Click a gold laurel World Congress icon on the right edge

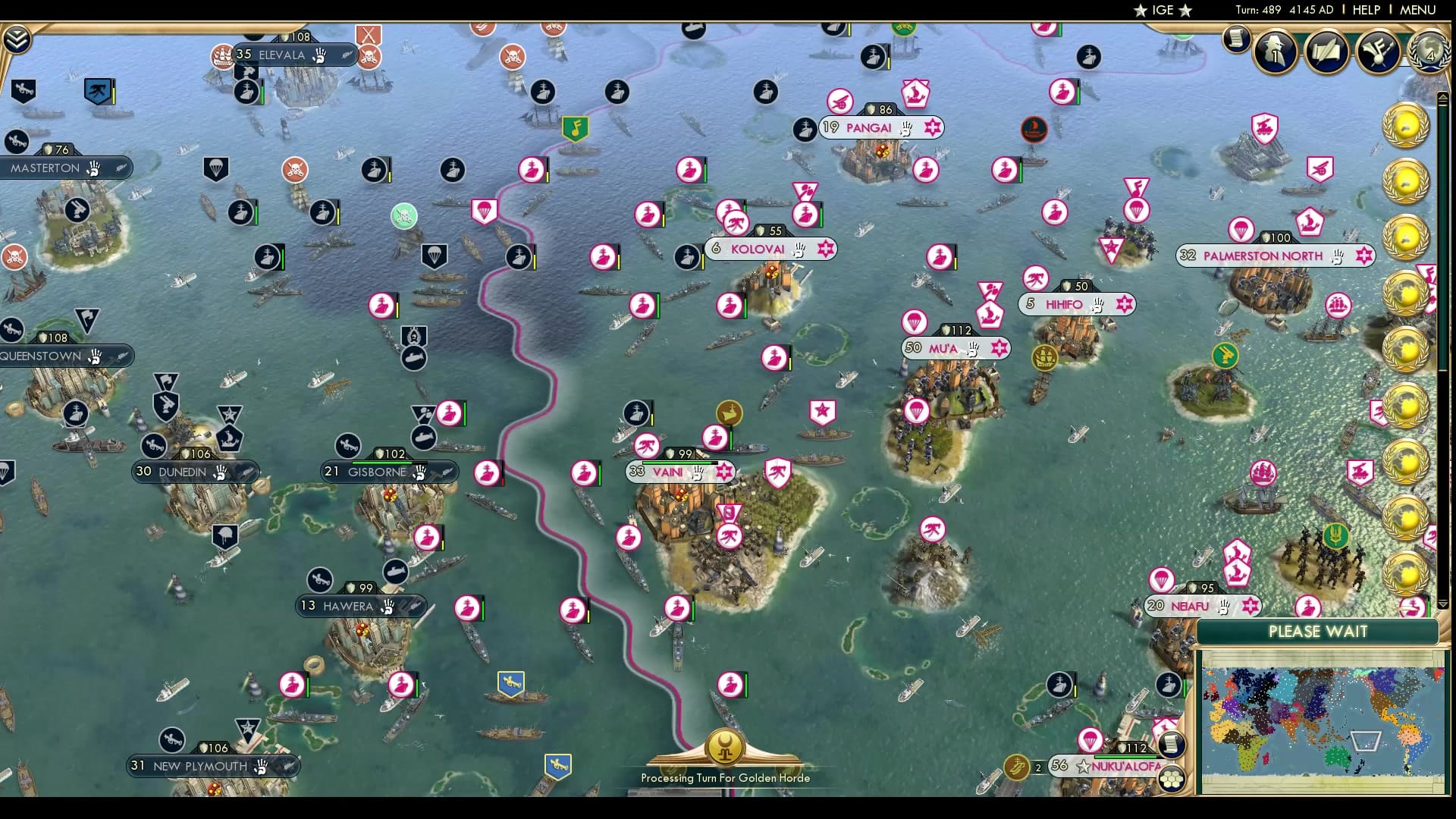pos(1407,125)
